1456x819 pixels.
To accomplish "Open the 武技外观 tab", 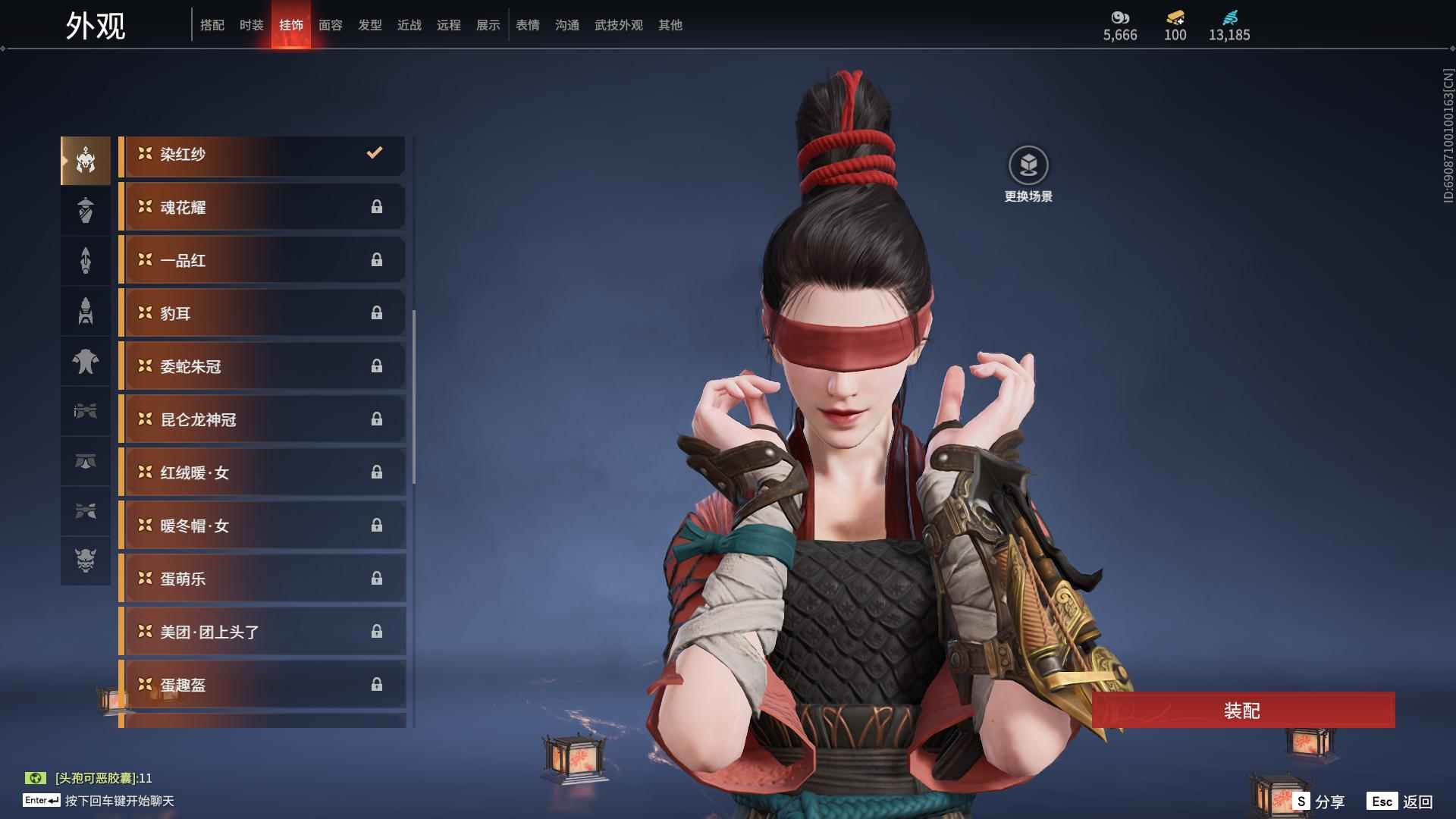I will point(618,25).
